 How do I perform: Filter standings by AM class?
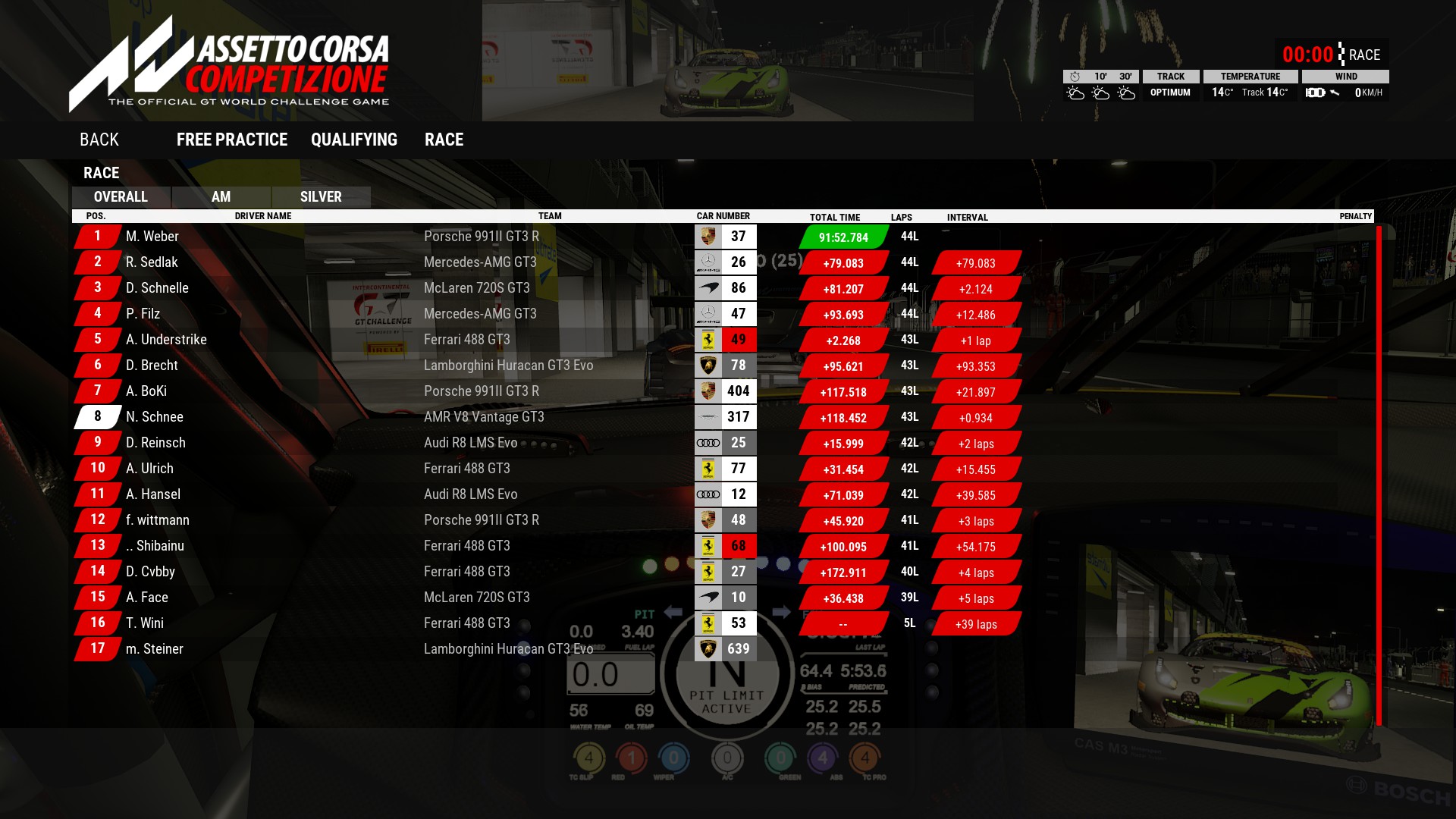[221, 197]
